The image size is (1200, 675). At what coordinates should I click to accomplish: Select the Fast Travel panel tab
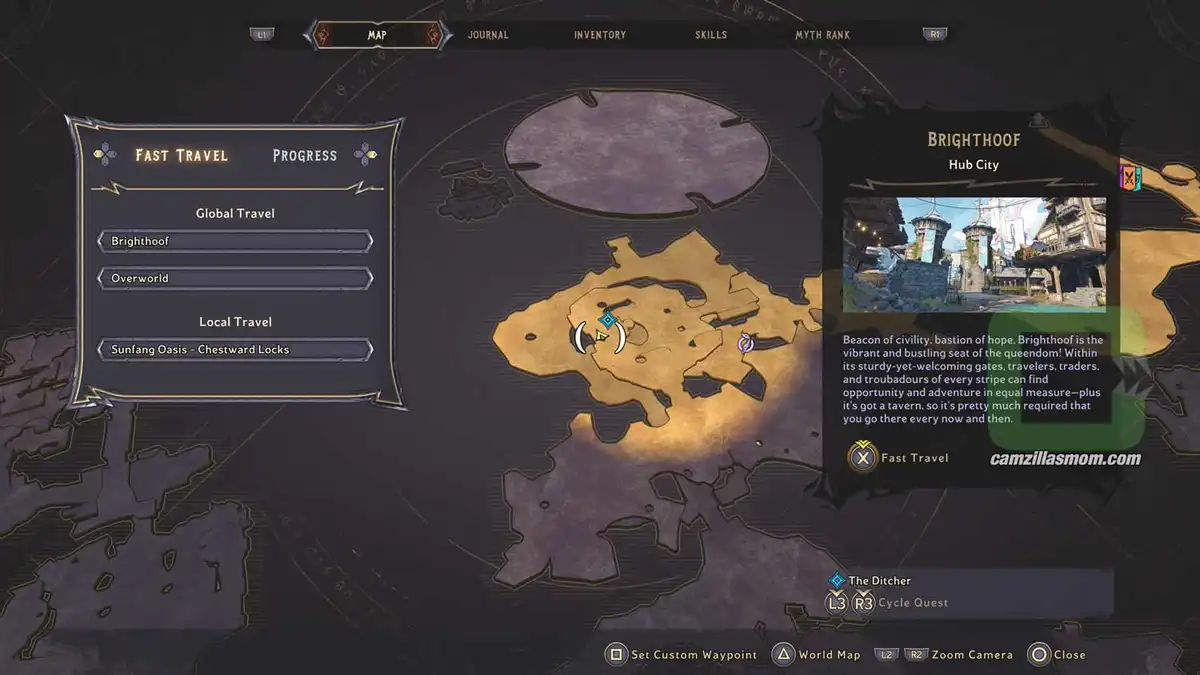[182, 155]
